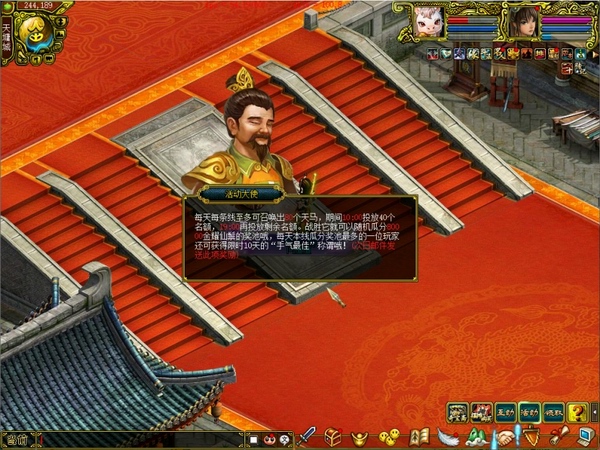The height and width of the screenshot is (450, 600).
Task: Click the yellow question mark help button
Action: [x=578, y=411]
